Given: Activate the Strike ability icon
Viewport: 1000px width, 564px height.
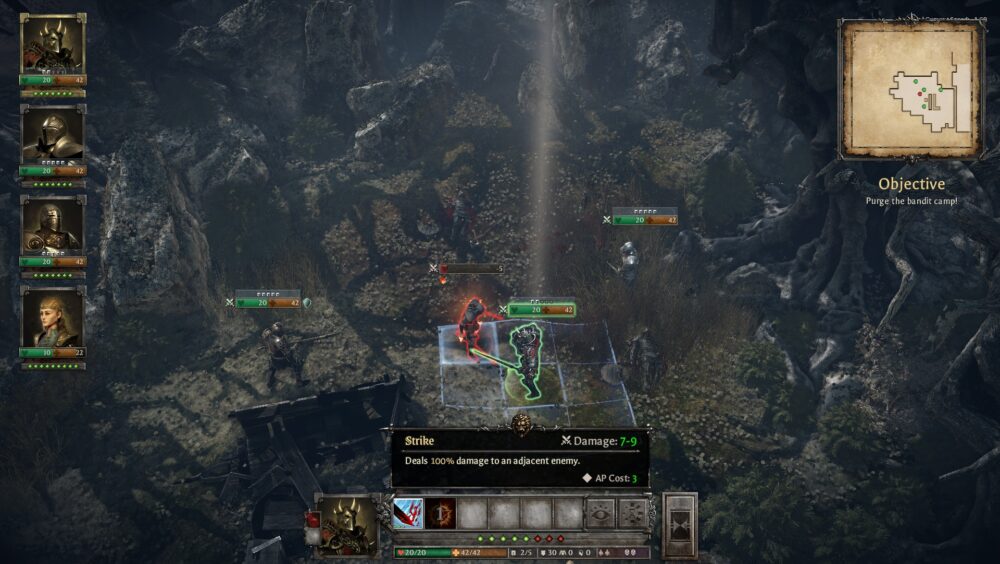Looking at the screenshot, I should pos(408,513).
